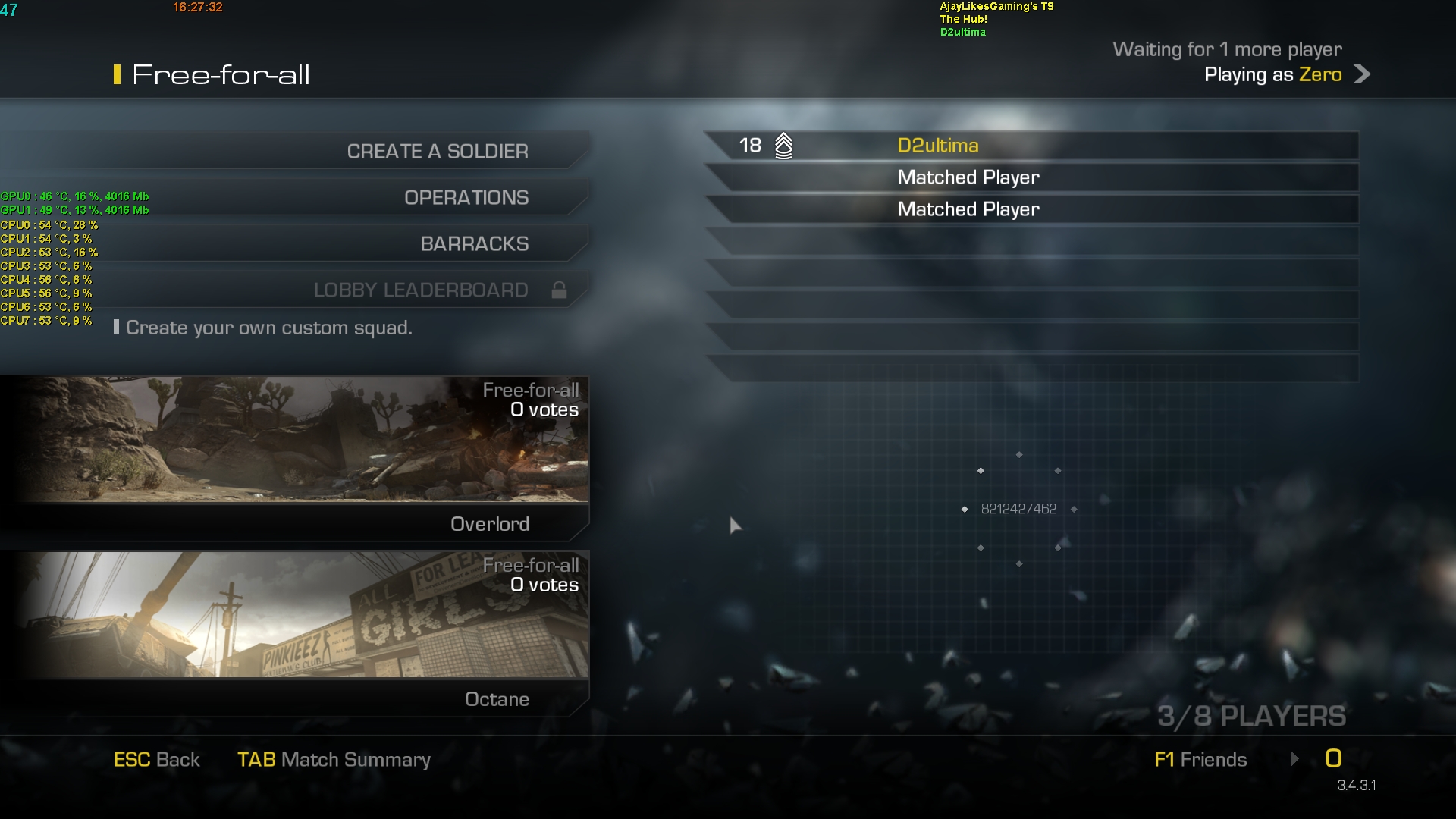1456x819 pixels.
Task: Open the Create a Soldier menu
Action: coord(437,151)
